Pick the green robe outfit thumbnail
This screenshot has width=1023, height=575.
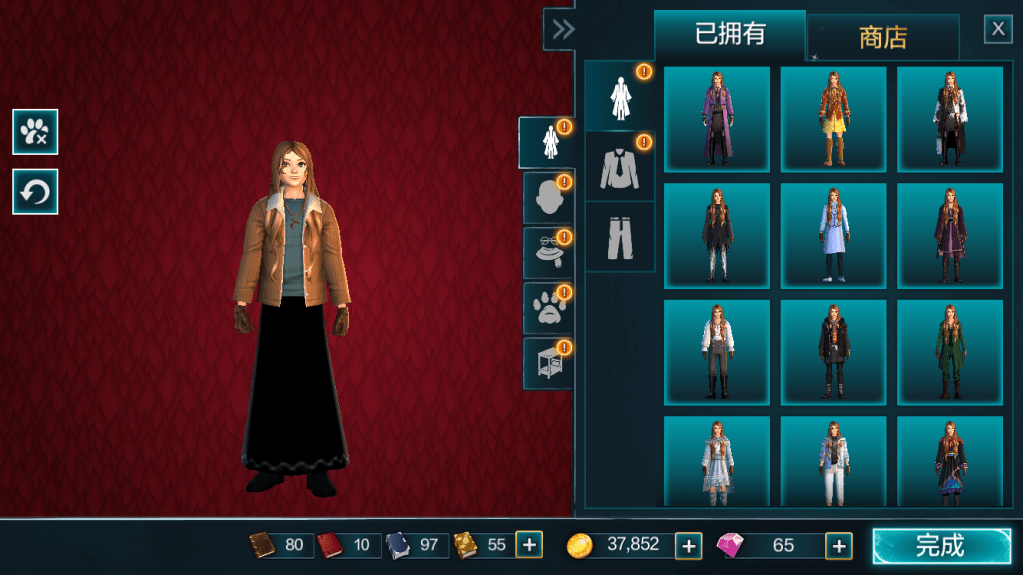point(949,352)
